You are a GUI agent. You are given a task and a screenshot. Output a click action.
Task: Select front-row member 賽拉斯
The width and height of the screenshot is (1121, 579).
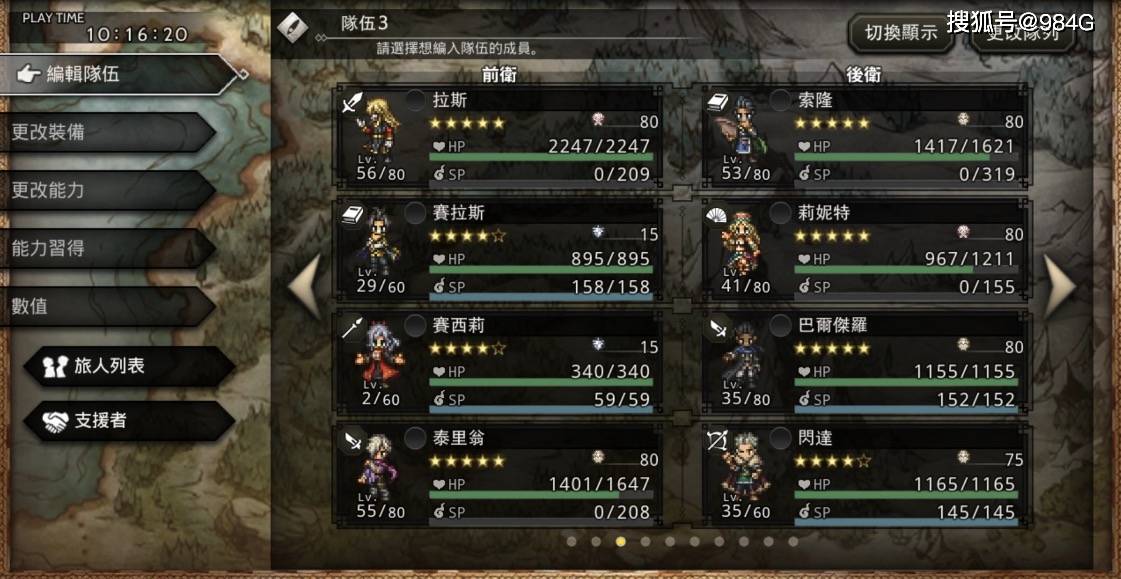click(x=498, y=249)
